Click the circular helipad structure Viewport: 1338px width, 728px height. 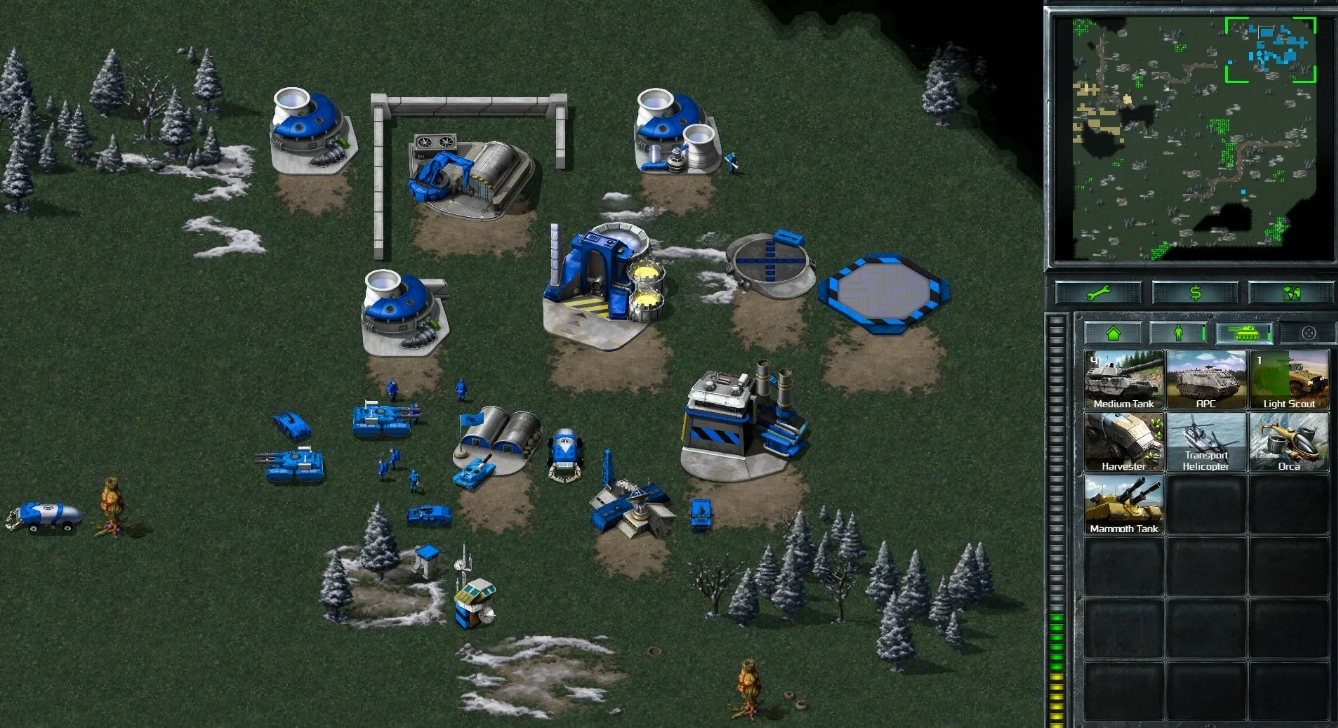pos(770,260)
